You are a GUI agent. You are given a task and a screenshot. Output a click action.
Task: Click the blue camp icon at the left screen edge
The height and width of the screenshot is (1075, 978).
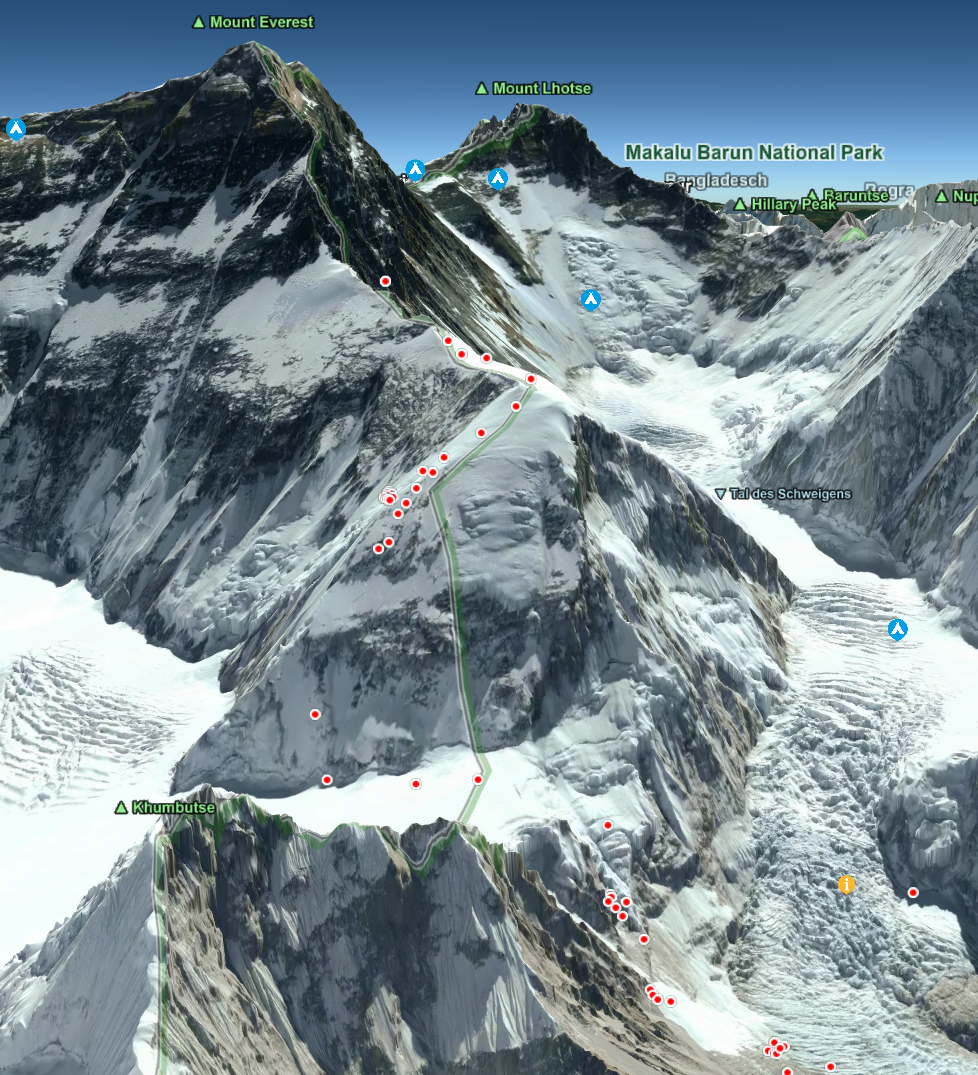[15, 128]
